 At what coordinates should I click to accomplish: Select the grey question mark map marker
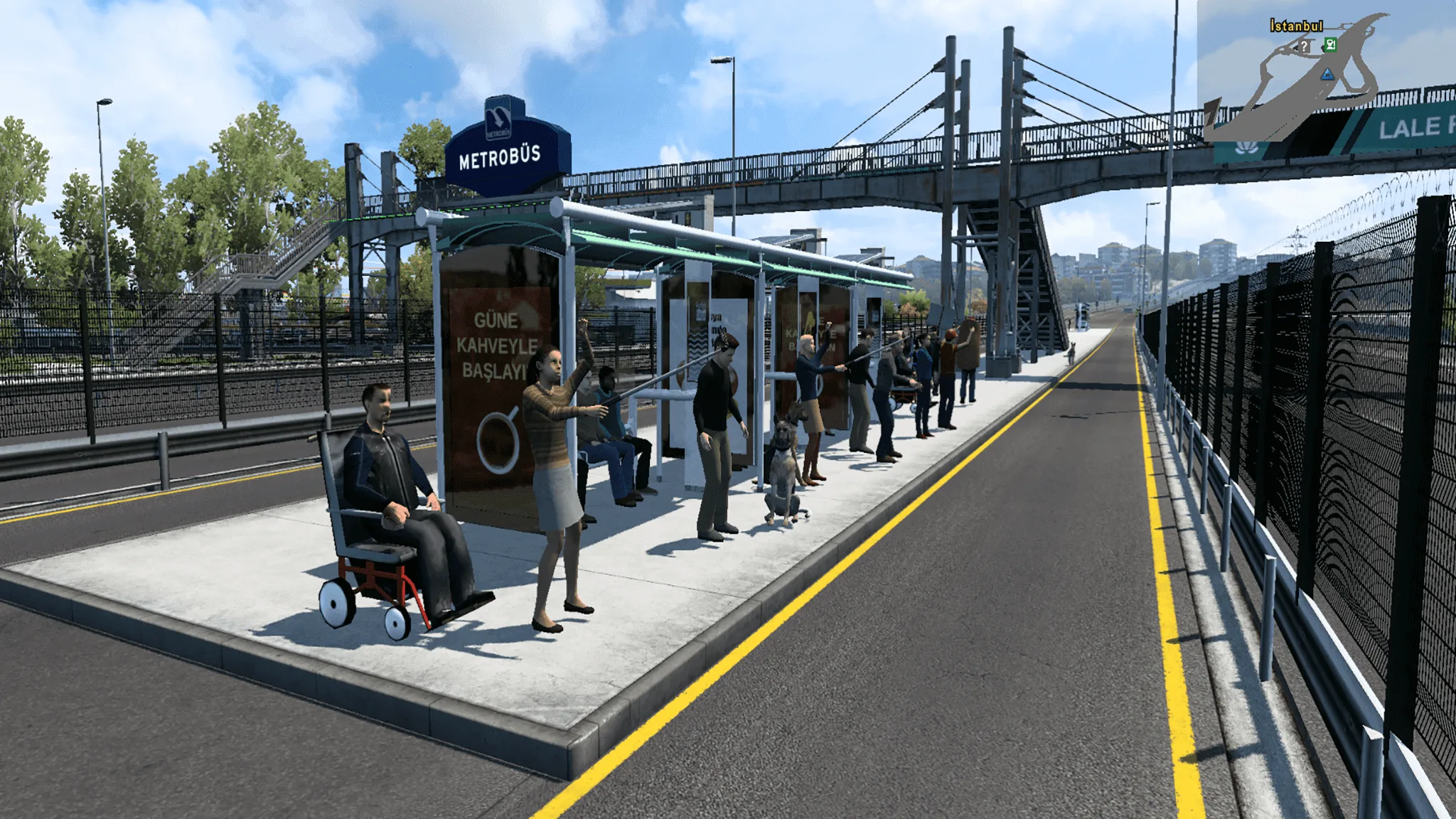(1305, 47)
